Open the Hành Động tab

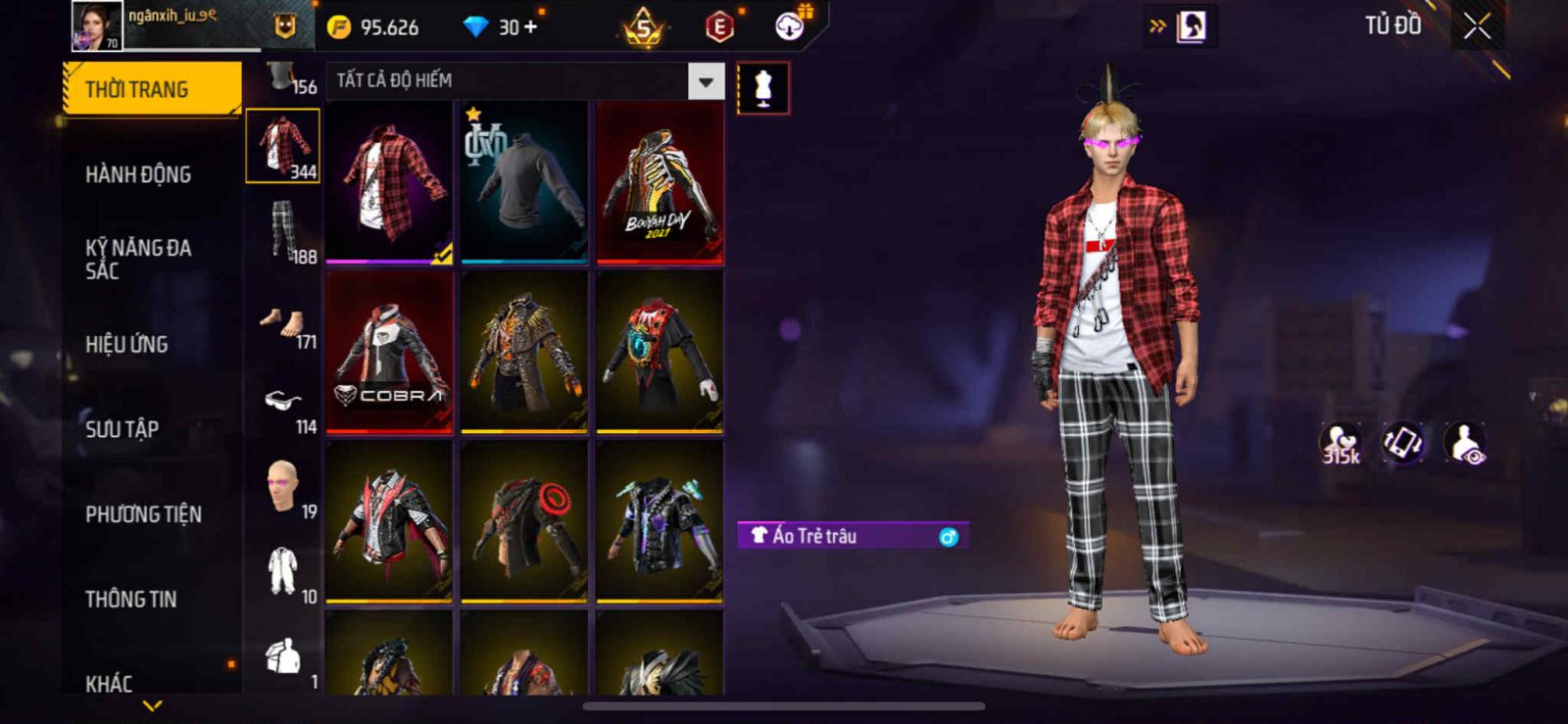[x=138, y=174]
